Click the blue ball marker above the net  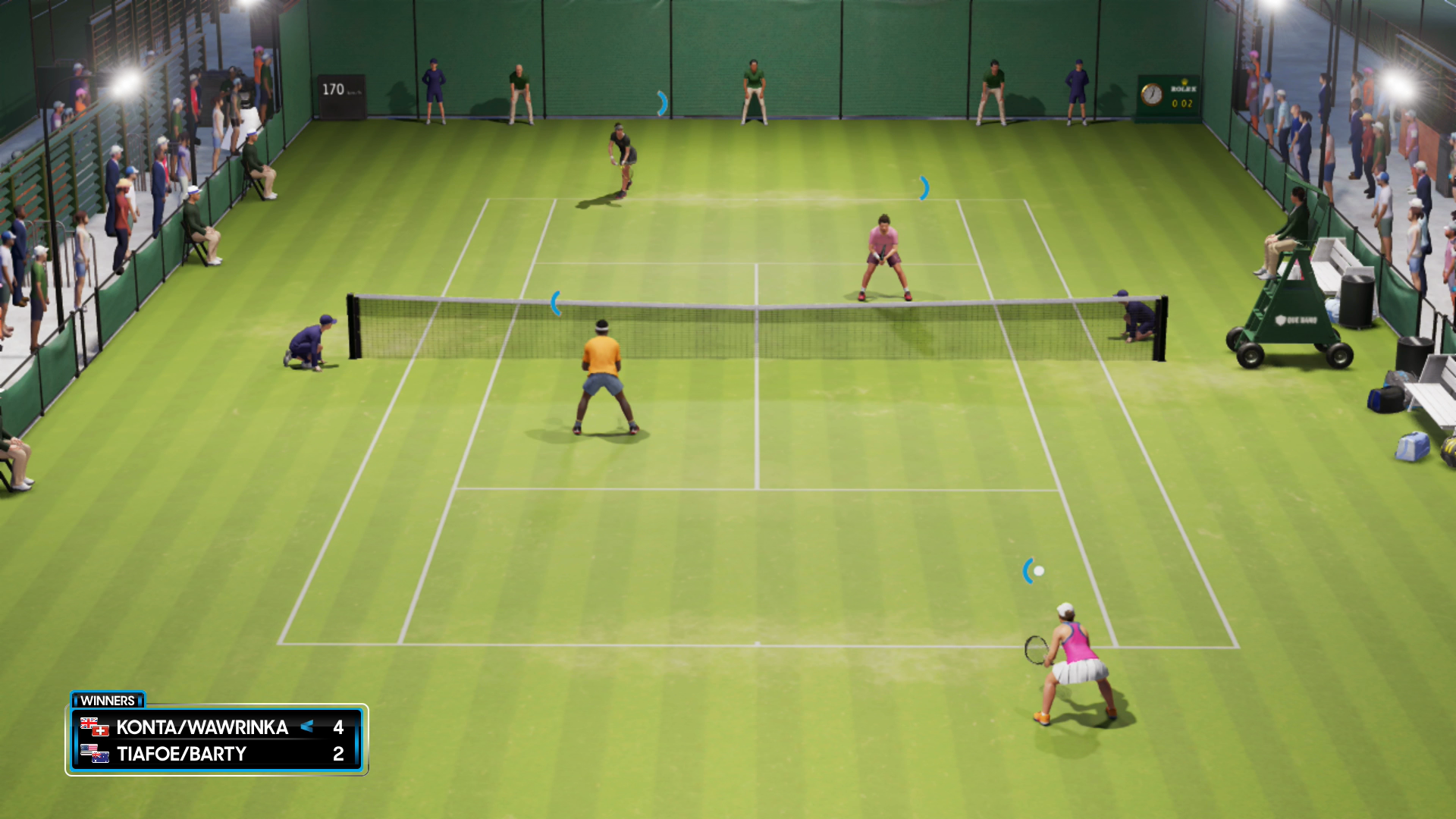coord(557,303)
